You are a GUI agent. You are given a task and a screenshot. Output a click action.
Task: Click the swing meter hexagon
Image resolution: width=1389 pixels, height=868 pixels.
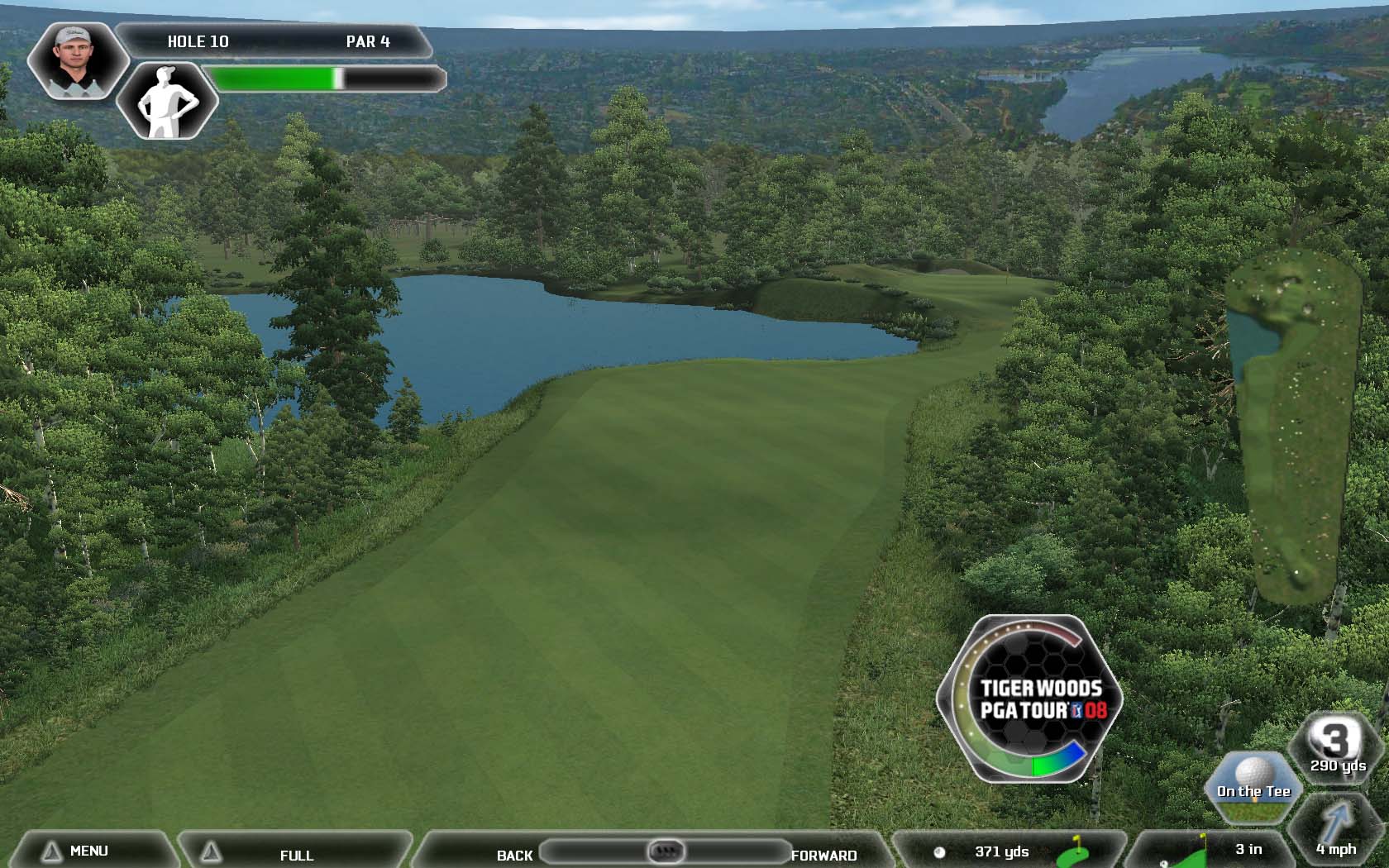(1030, 699)
